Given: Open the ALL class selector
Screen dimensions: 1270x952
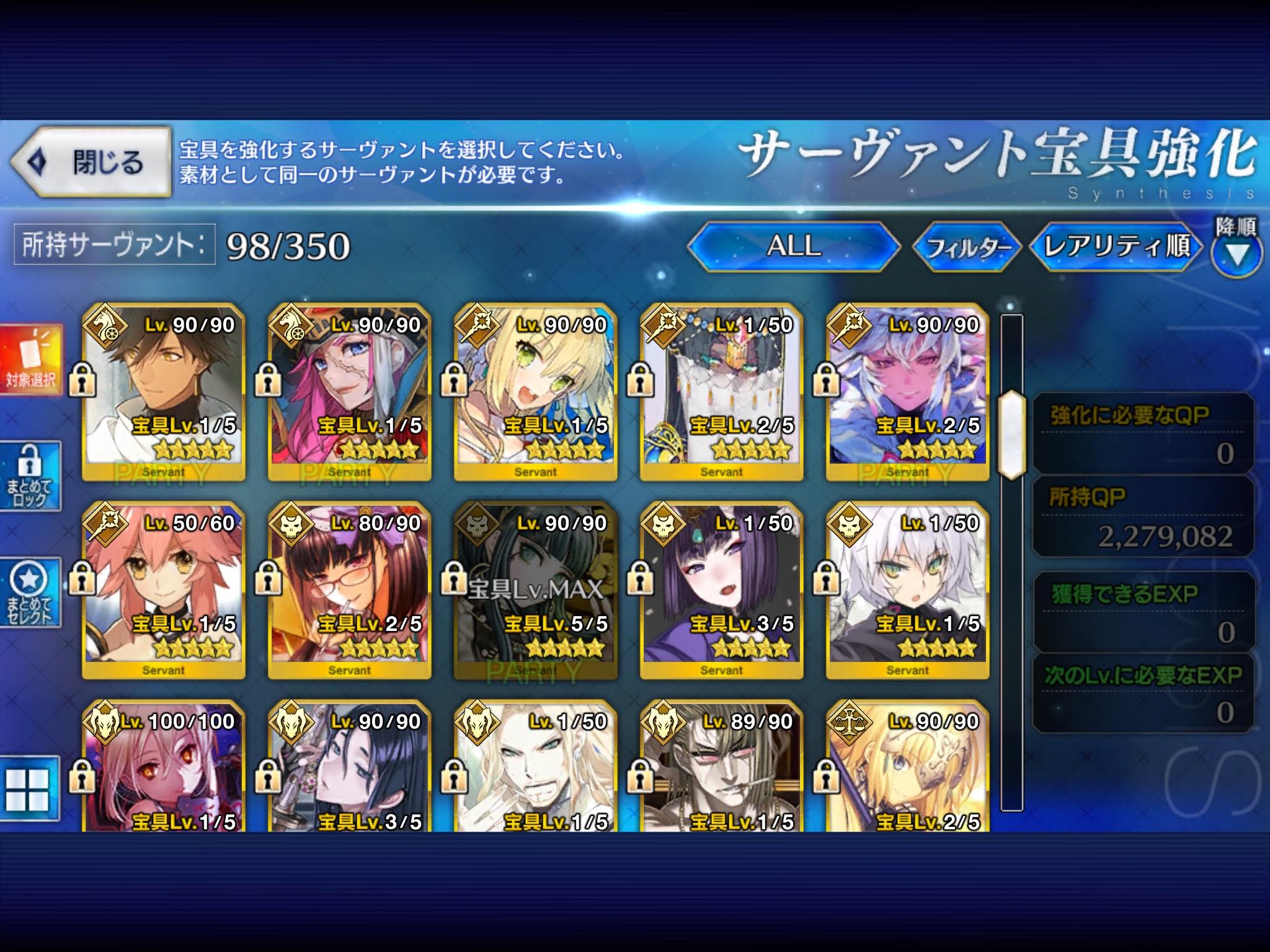Looking at the screenshot, I should 794,246.
